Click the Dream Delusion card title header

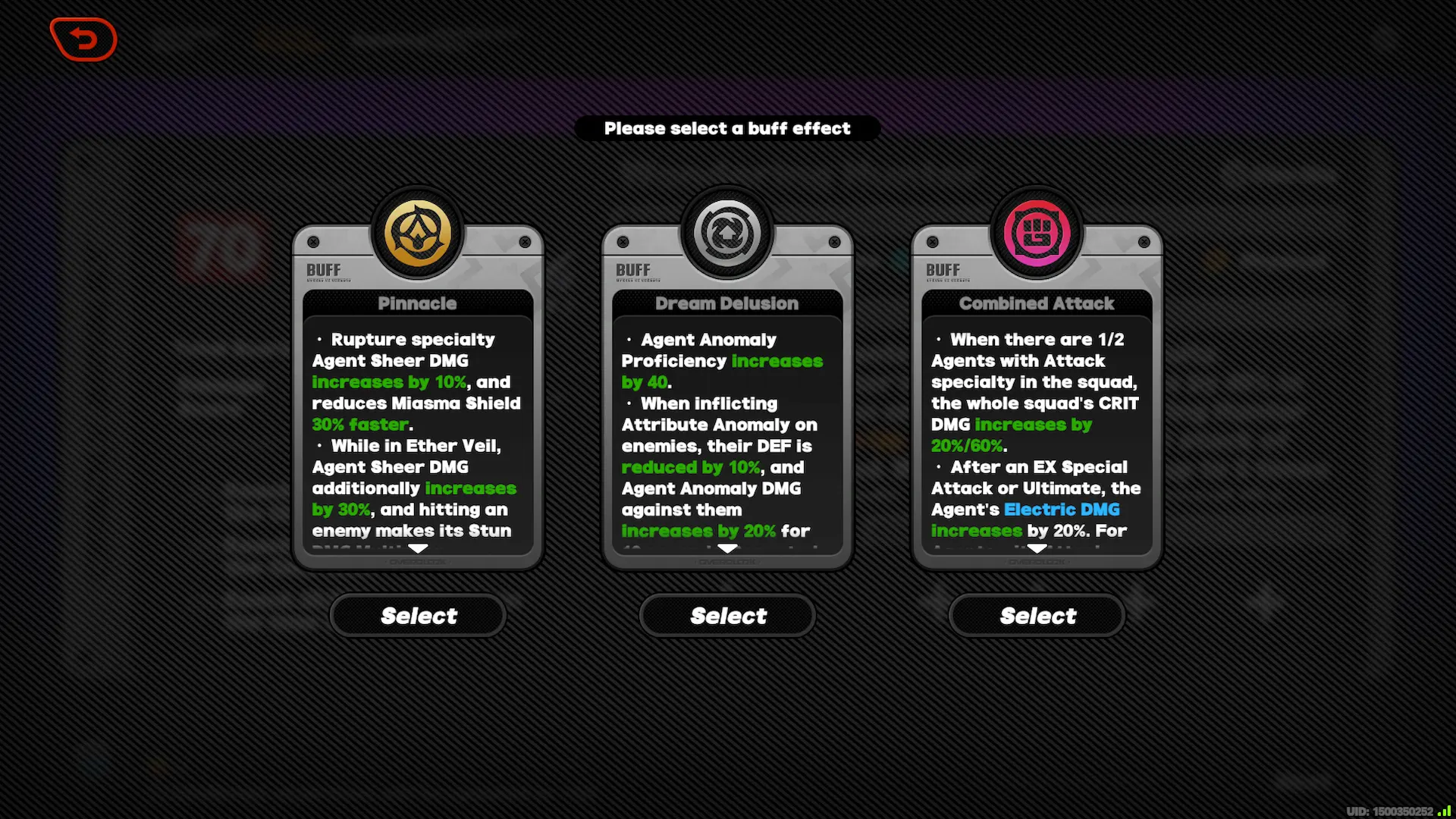coord(726,303)
